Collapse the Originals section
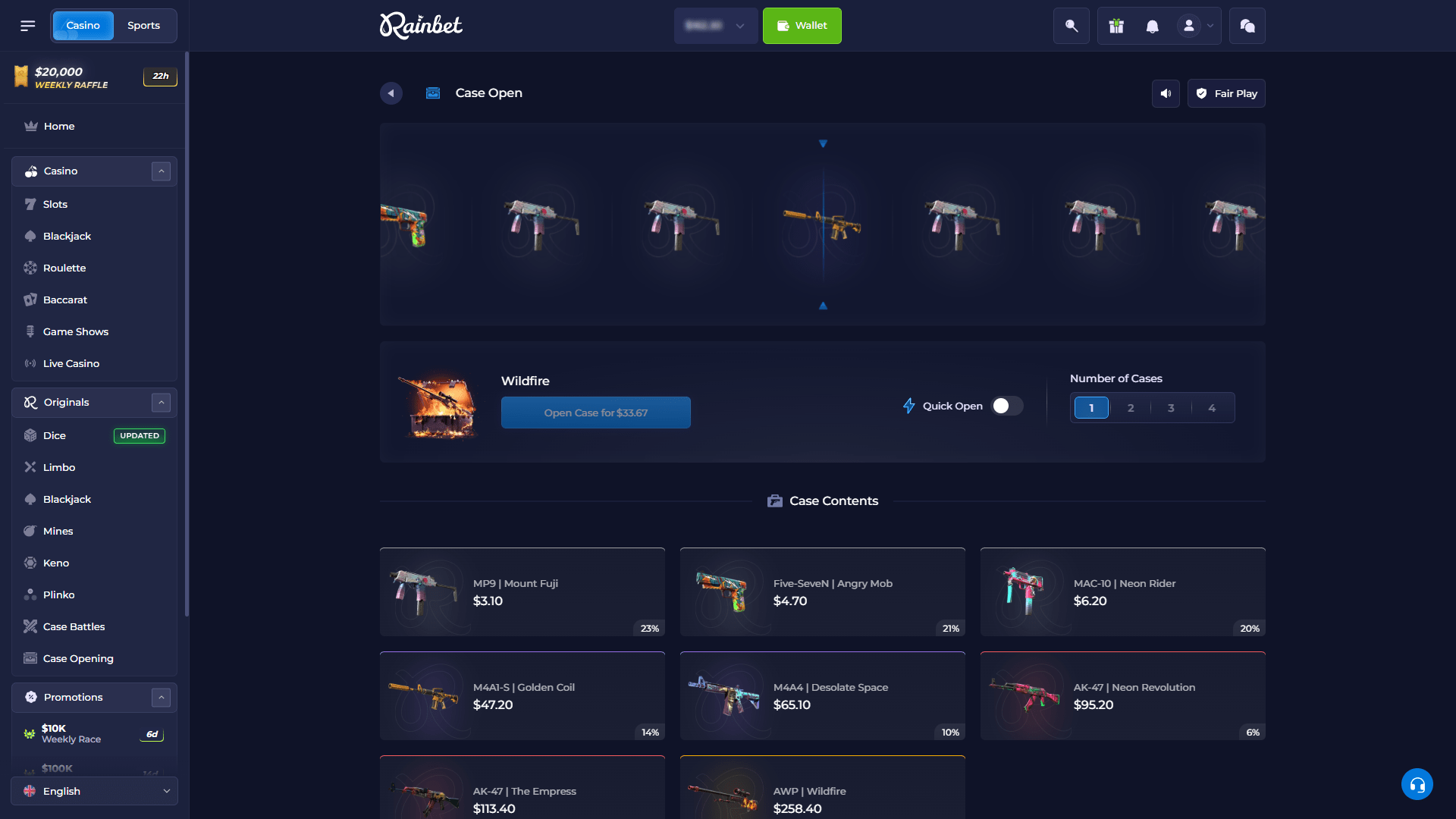 click(x=161, y=402)
